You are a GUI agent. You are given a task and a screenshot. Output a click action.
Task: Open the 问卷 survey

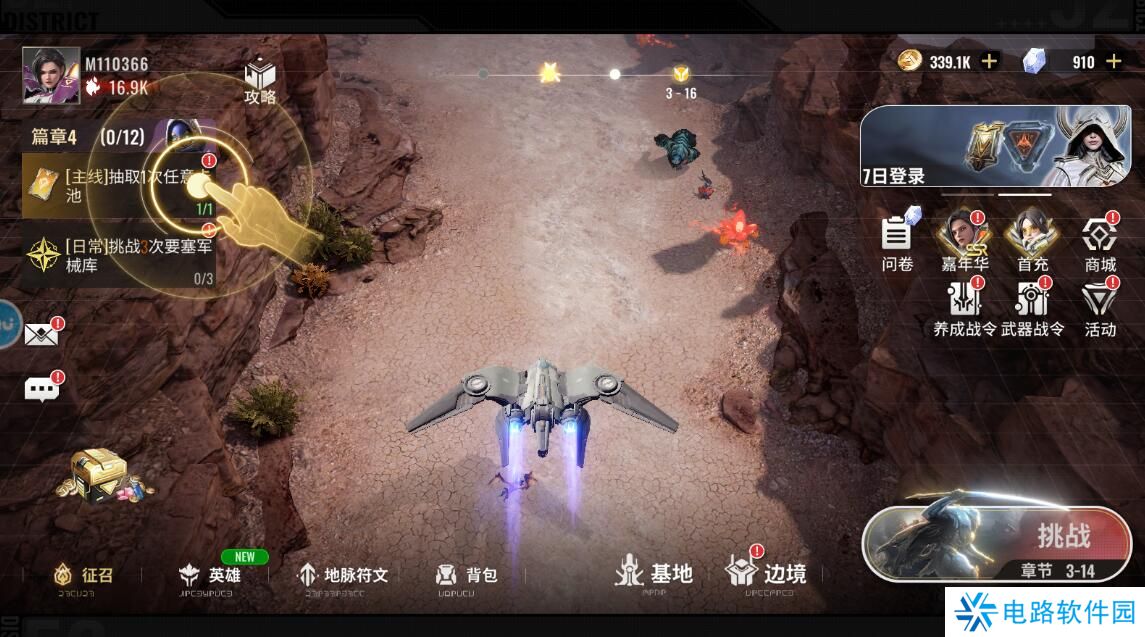[898, 242]
